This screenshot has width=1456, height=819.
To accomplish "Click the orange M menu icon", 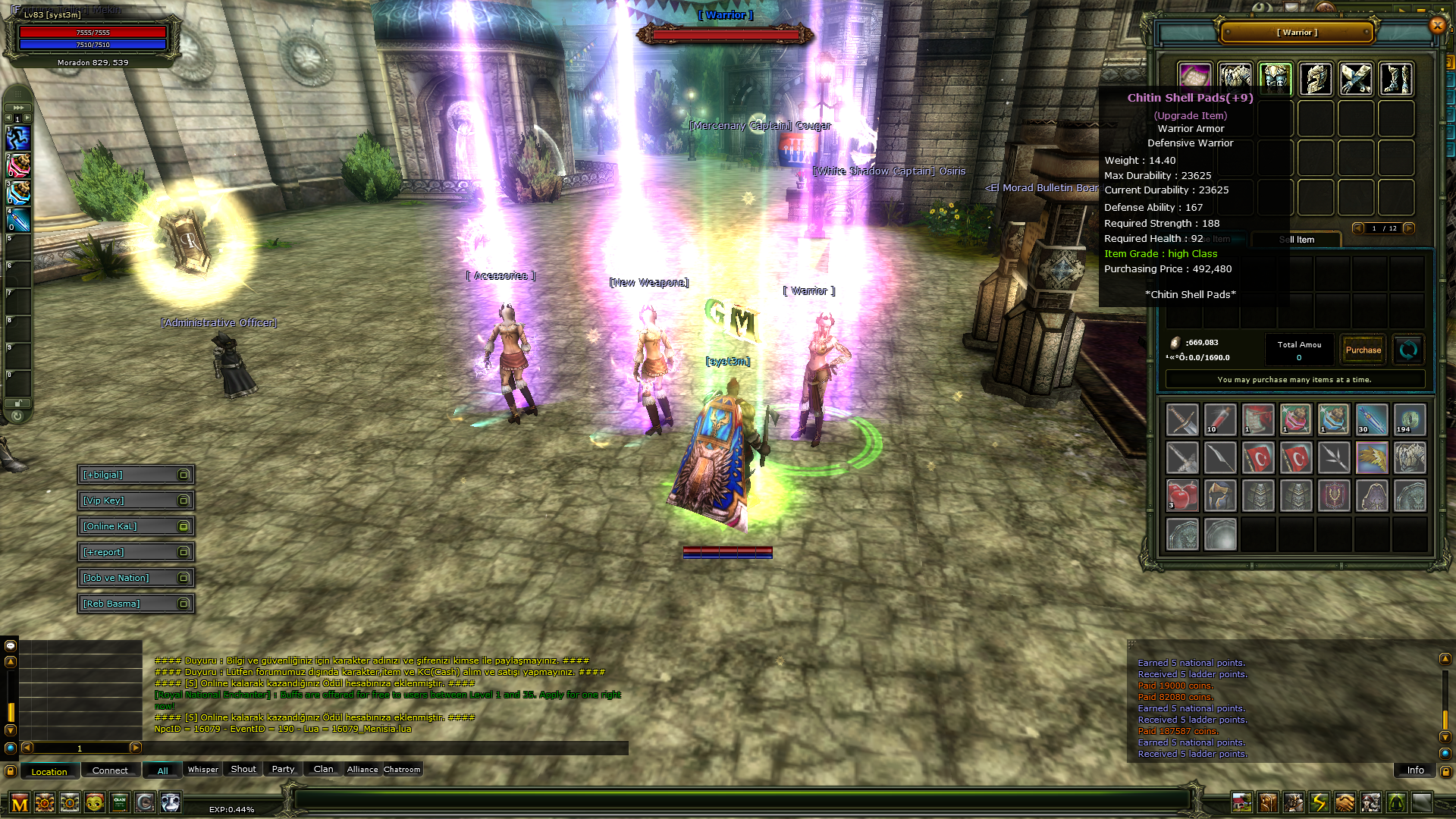I will point(20,803).
